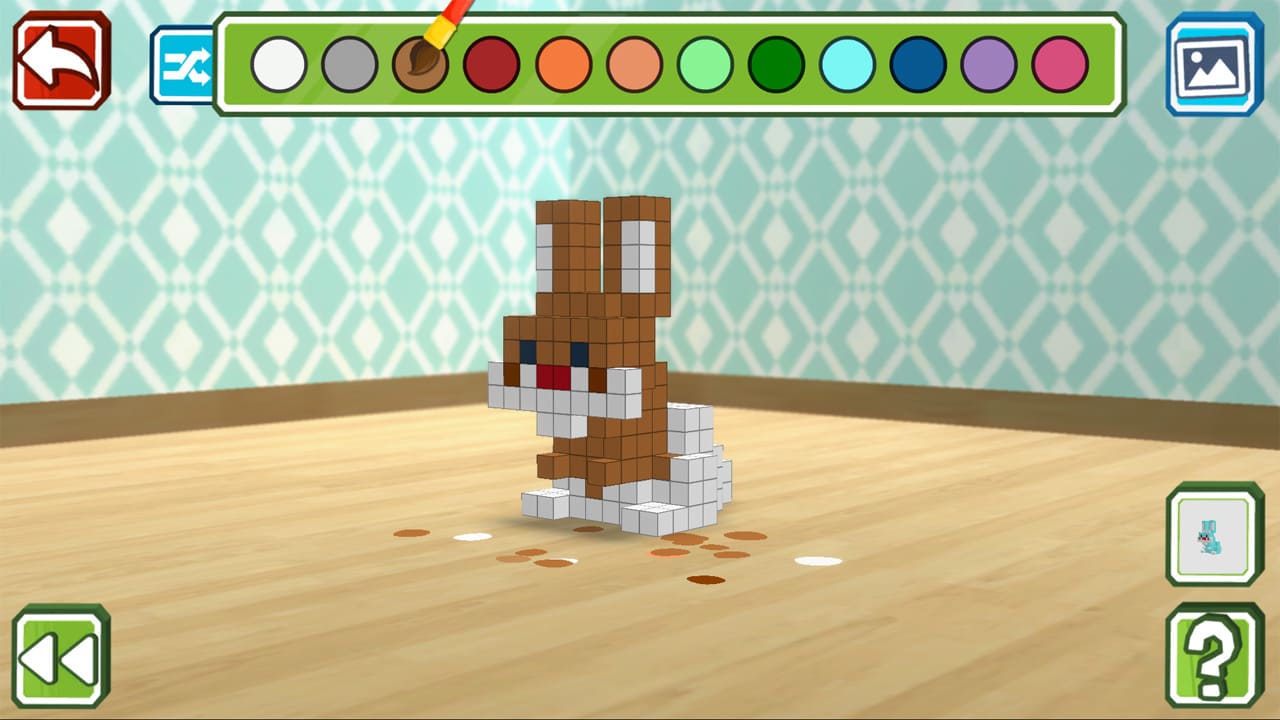Select the white paint color

(277, 65)
